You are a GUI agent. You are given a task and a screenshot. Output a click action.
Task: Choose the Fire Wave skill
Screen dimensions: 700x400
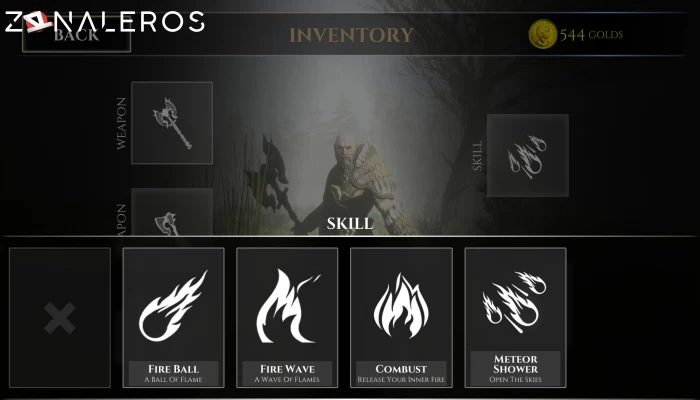pyautogui.click(x=287, y=317)
